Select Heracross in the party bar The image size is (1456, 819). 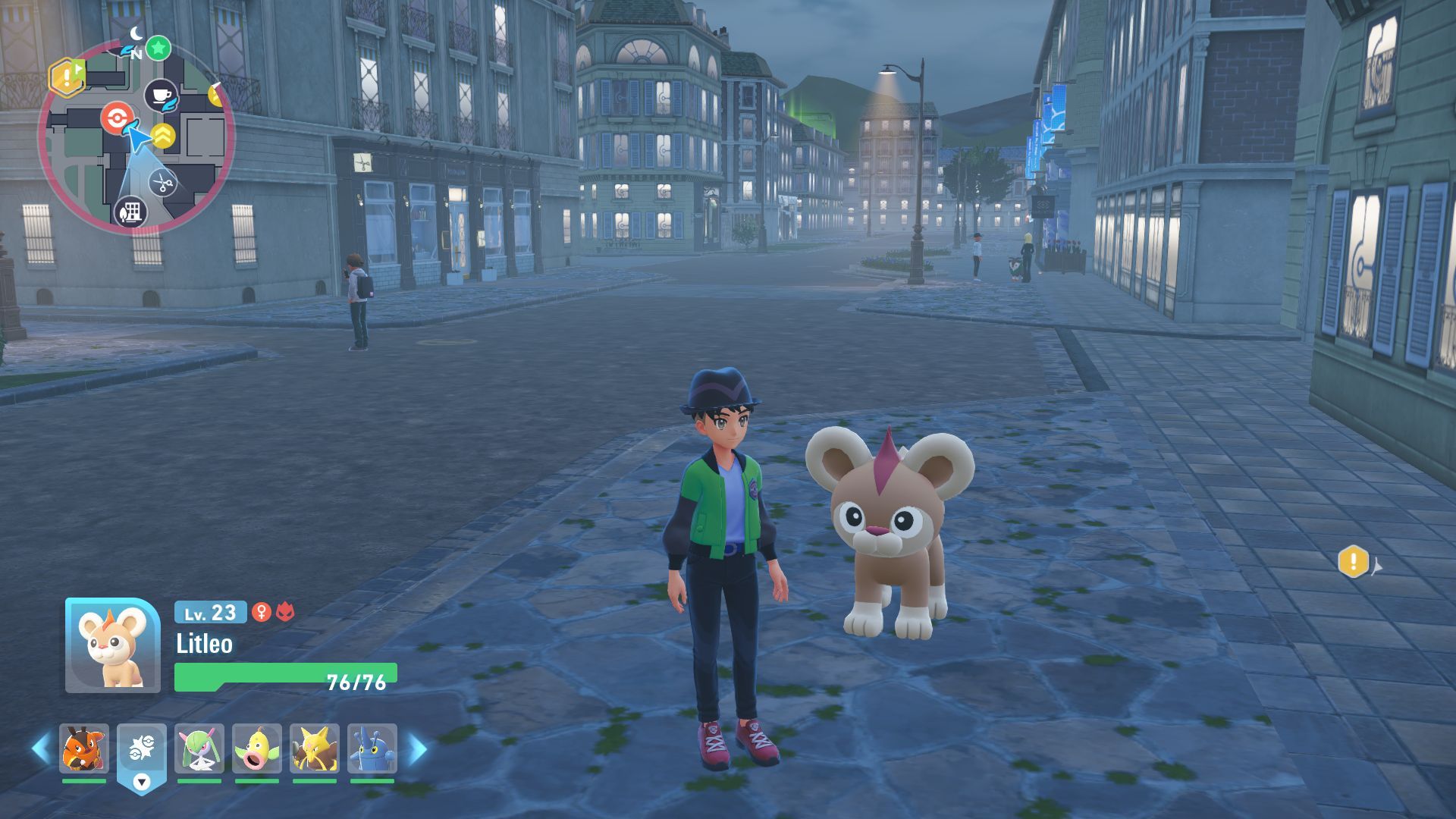pos(372,748)
